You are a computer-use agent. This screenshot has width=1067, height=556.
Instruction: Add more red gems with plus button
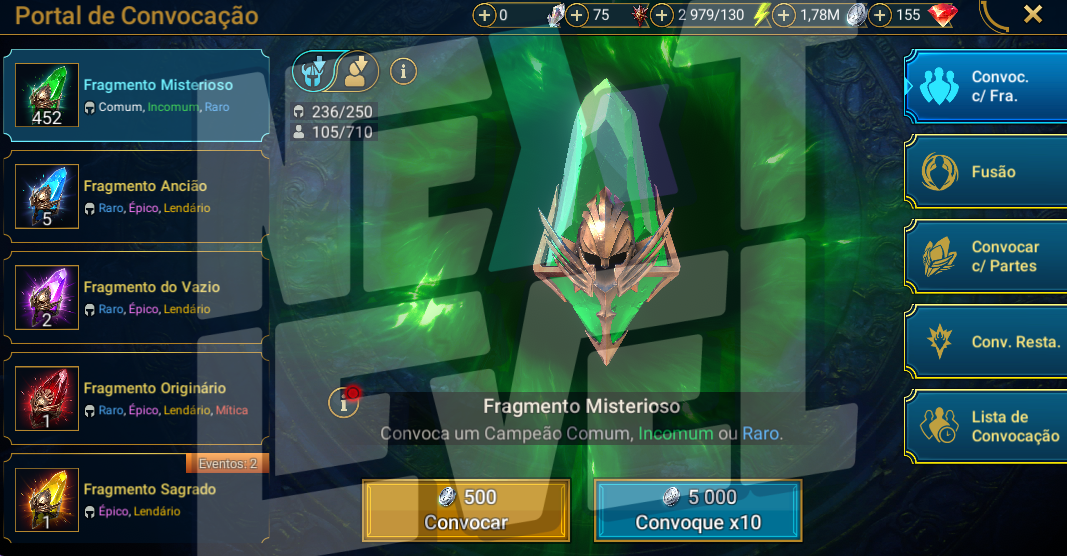881,15
